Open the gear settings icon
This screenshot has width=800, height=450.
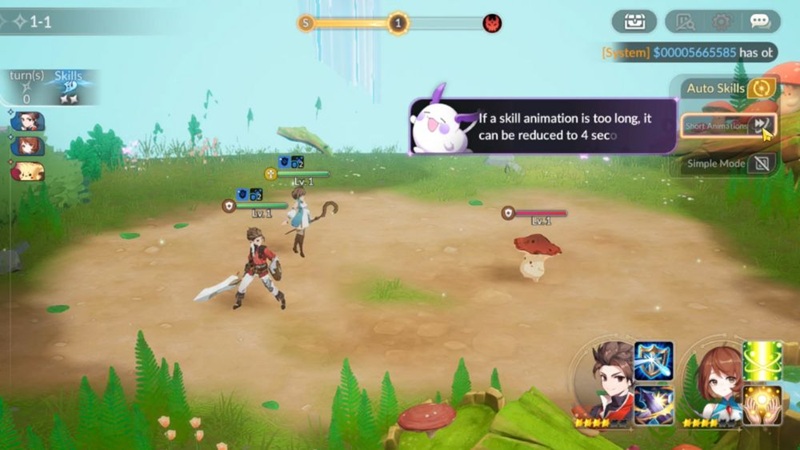click(x=721, y=21)
